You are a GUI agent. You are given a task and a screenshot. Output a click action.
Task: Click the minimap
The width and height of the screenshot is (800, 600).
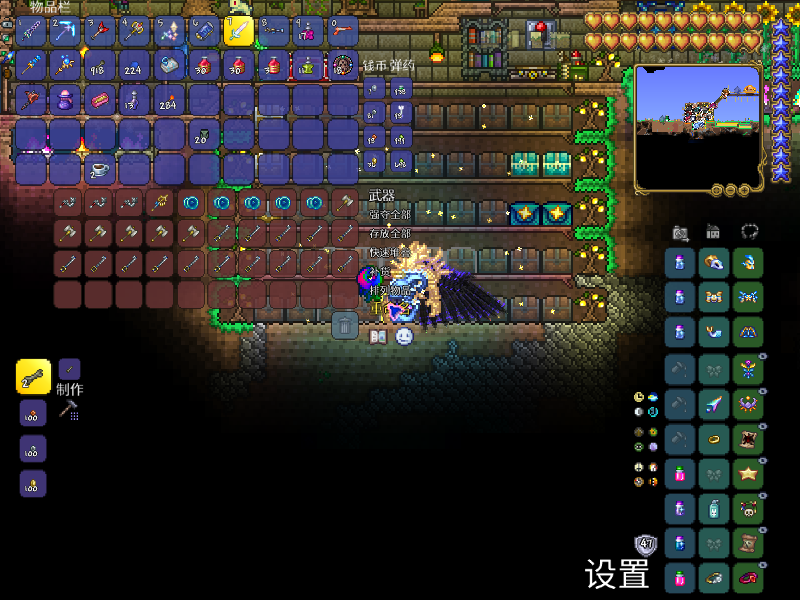697,128
